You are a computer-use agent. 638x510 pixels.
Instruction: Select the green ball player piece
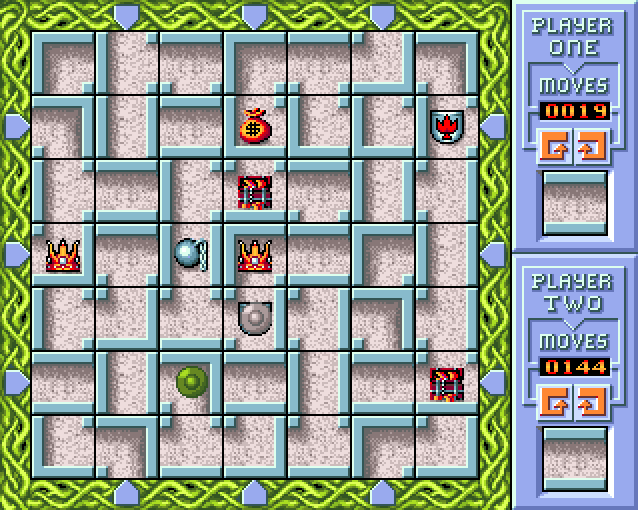[191, 381]
